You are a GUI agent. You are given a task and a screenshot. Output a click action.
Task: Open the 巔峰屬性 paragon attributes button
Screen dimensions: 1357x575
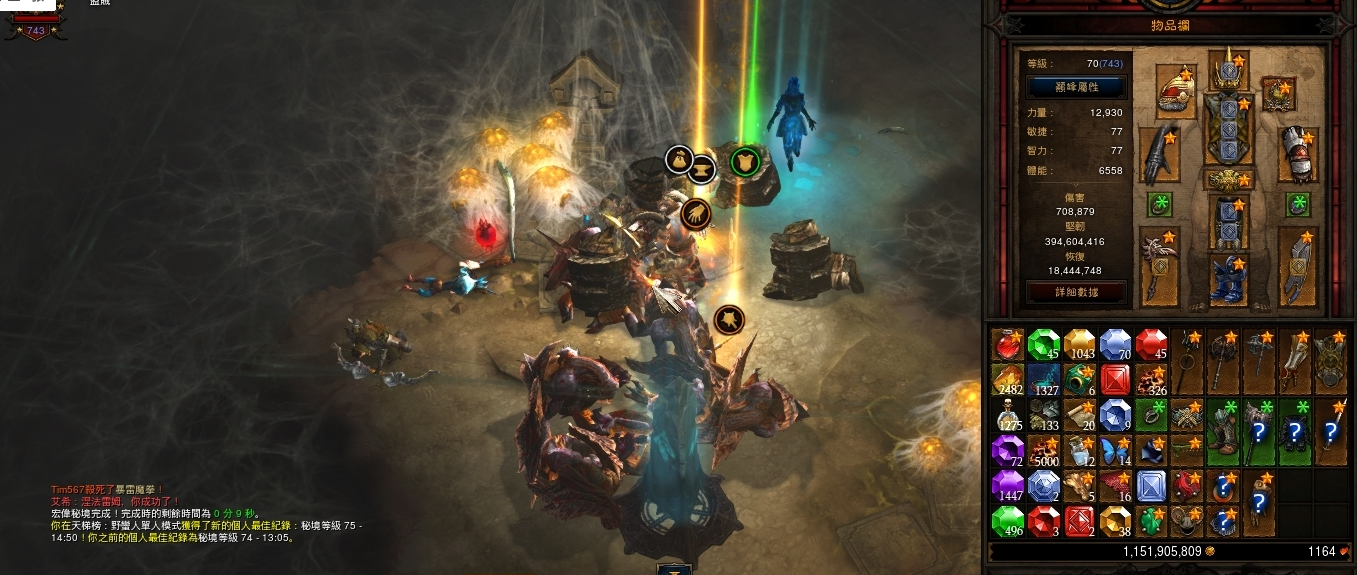(x=1076, y=87)
